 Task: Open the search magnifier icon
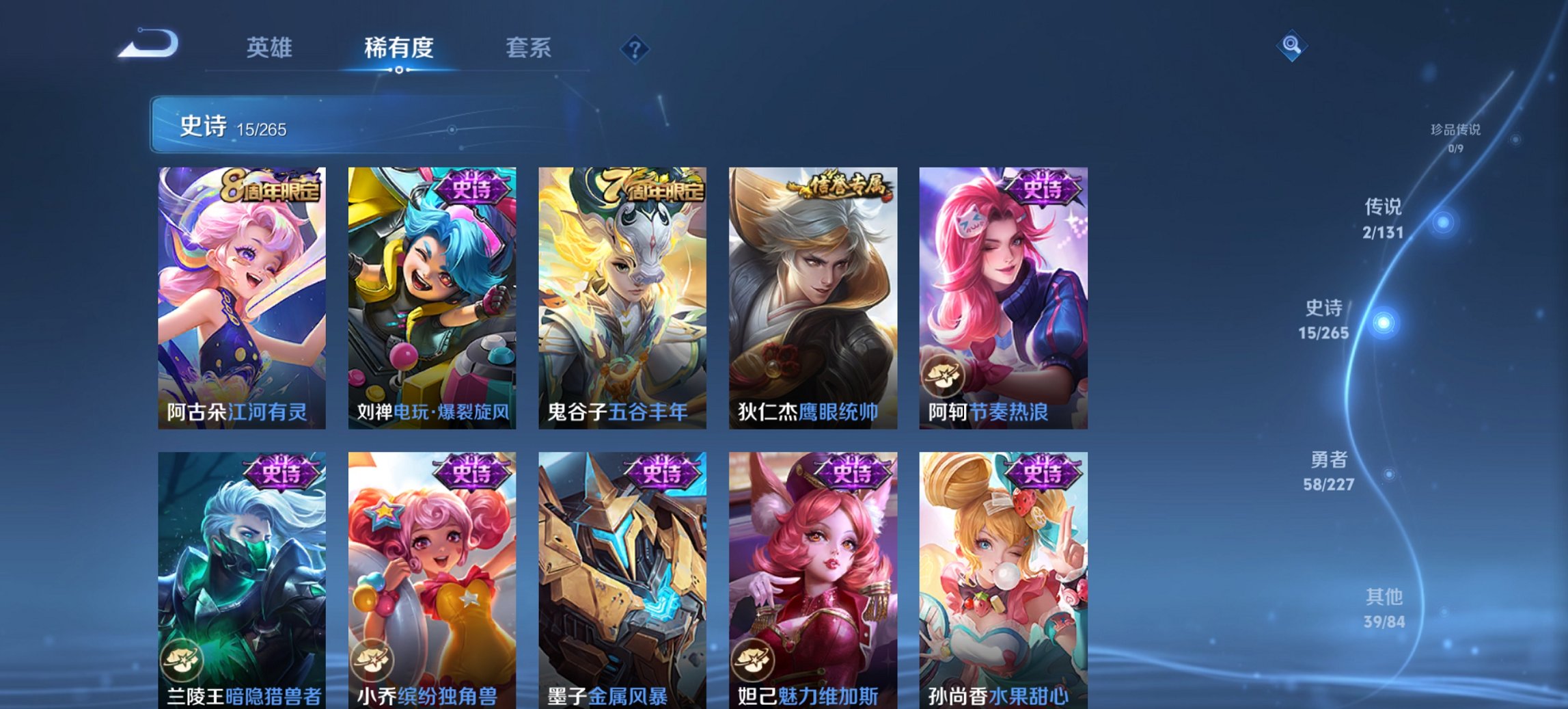click(x=1290, y=45)
